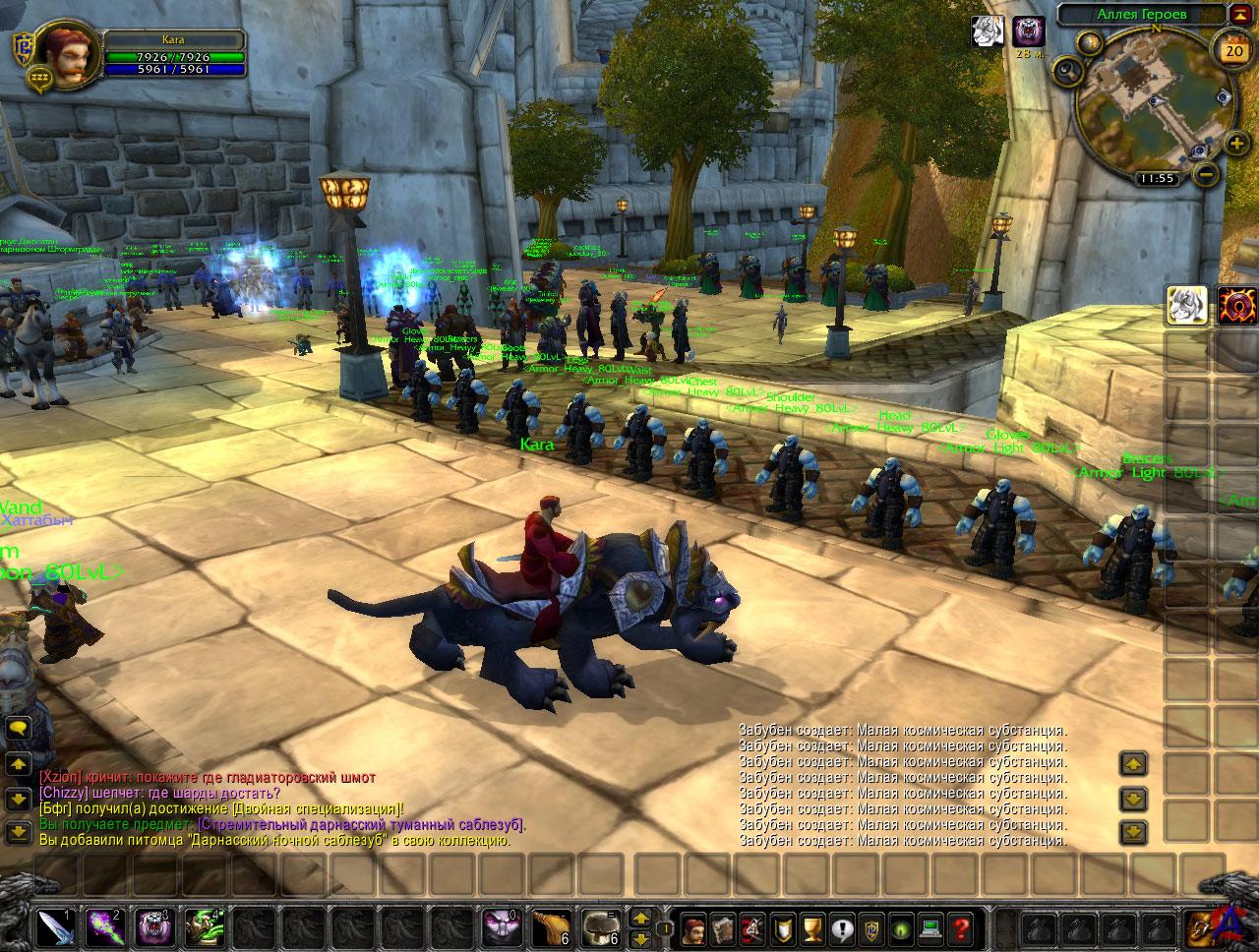Open the quest log exclamation button
This screenshot has height=952, width=1259.
click(843, 927)
